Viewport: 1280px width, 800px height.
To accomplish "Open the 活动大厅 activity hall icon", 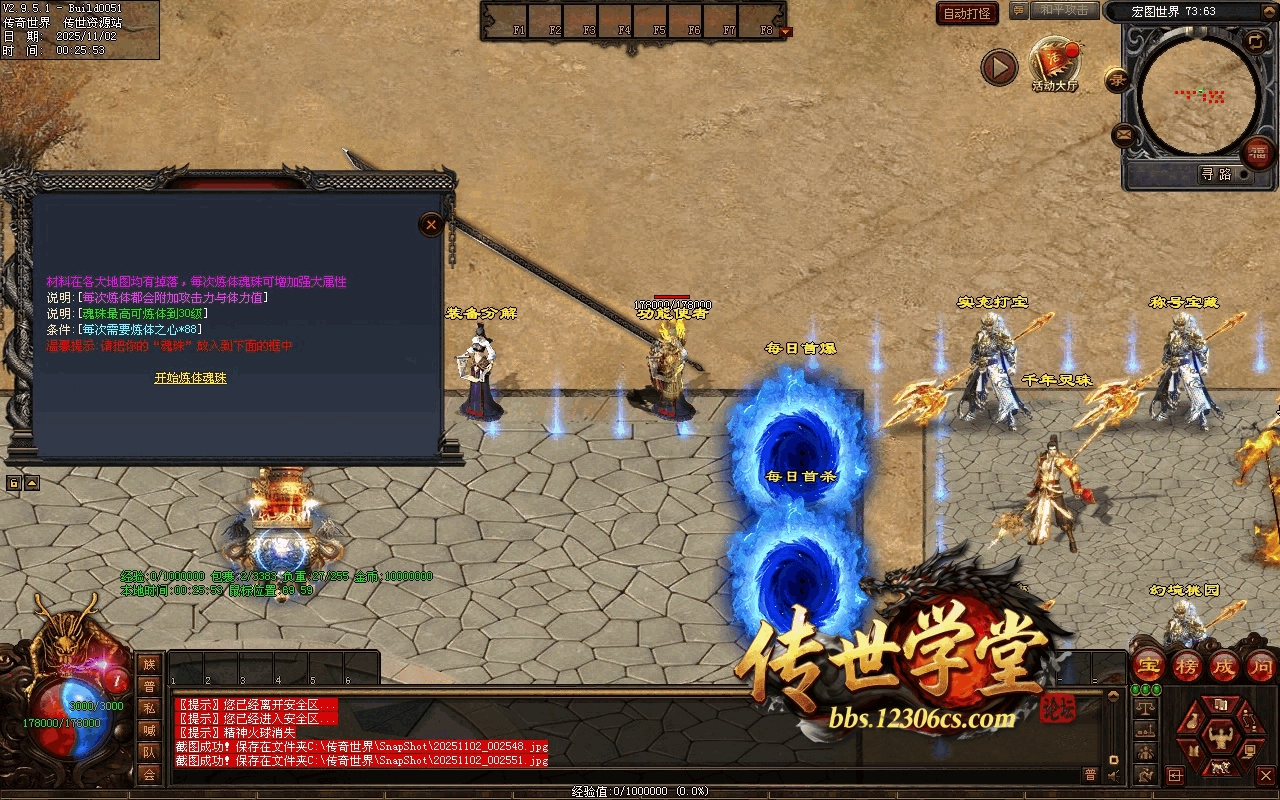I will tap(1055, 64).
